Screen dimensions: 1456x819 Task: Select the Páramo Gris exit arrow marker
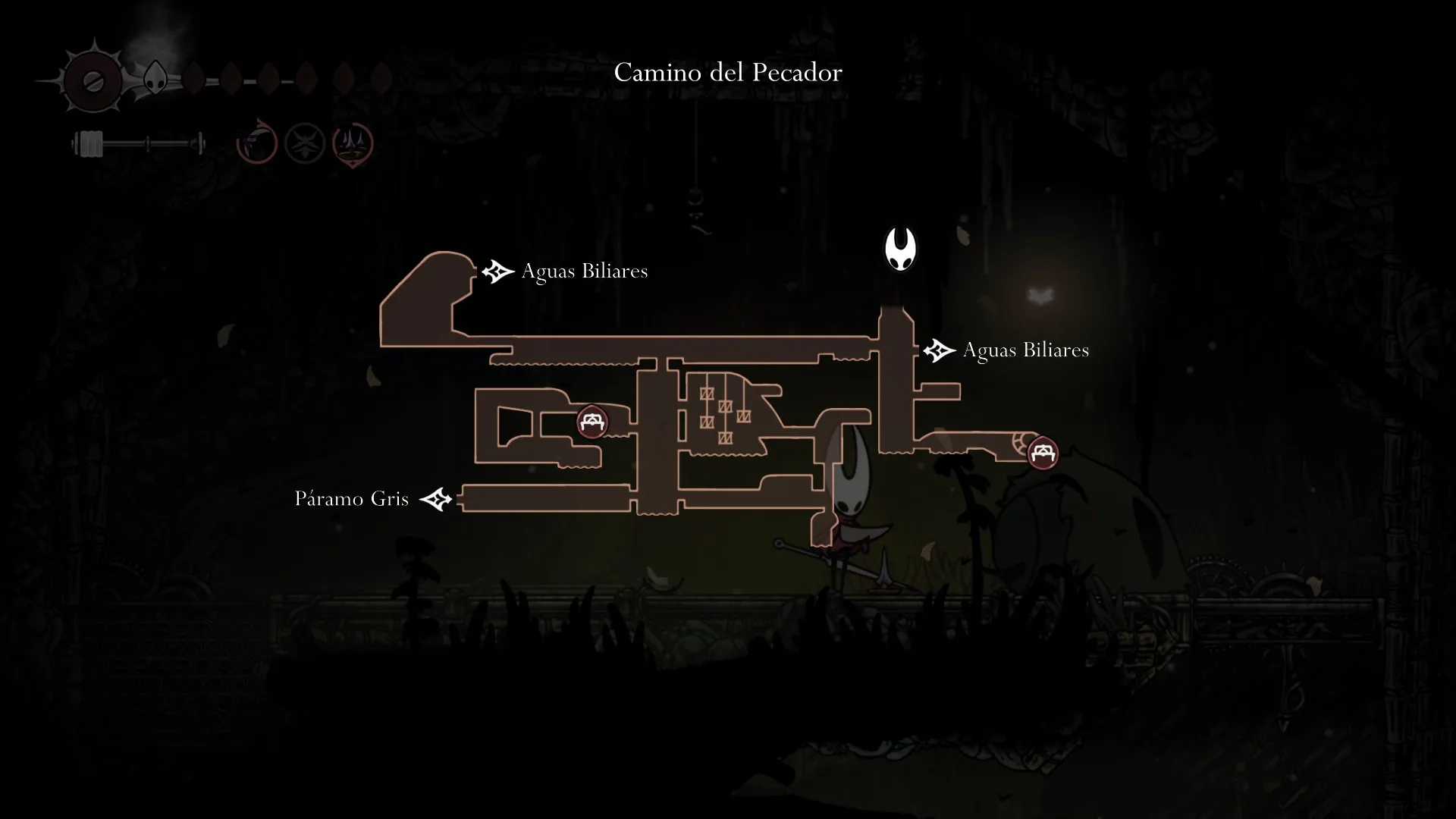click(x=436, y=499)
